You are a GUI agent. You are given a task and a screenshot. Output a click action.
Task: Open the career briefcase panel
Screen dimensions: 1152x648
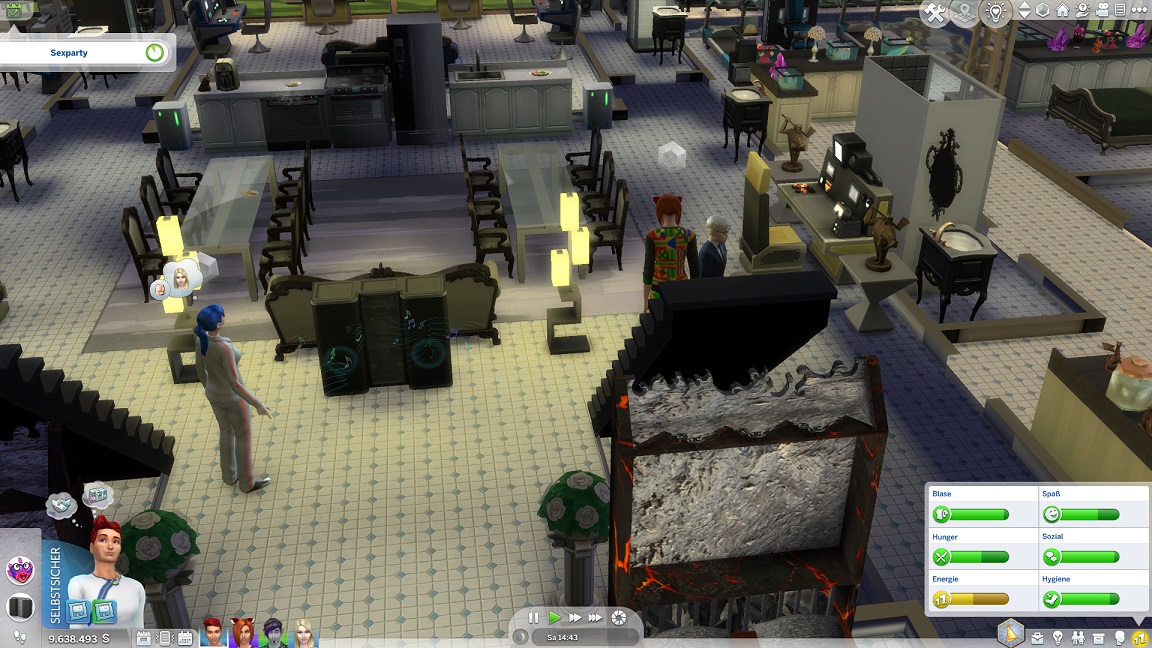pyautogui.click(x=1037, y=637)
